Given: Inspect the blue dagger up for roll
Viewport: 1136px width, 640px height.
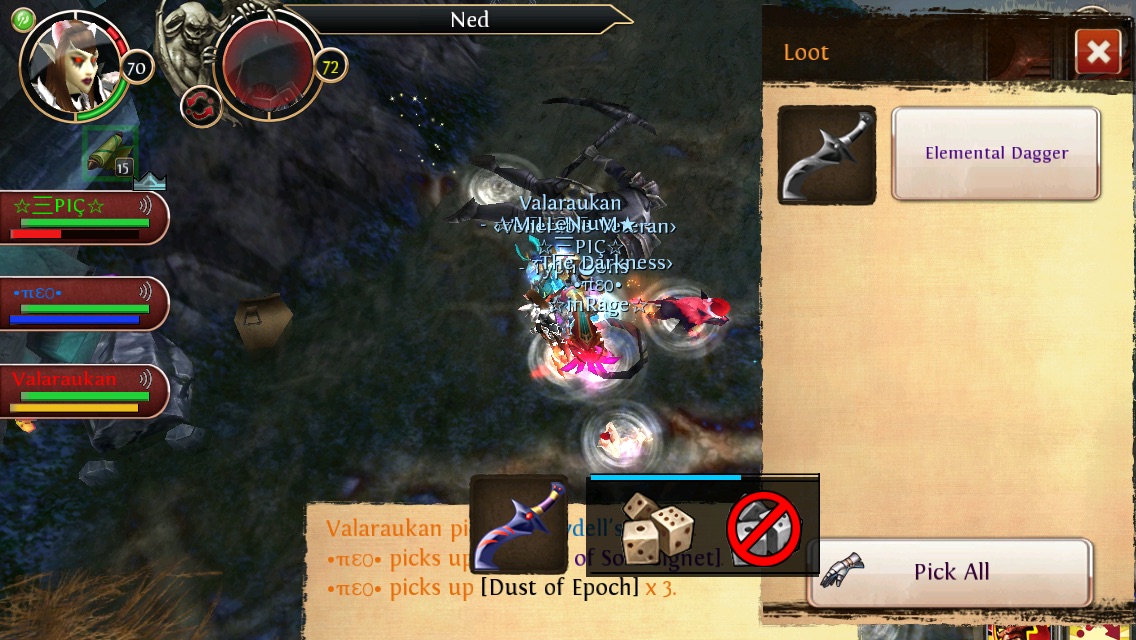Looking at the screenshot, I should click(x=518, y=524).
